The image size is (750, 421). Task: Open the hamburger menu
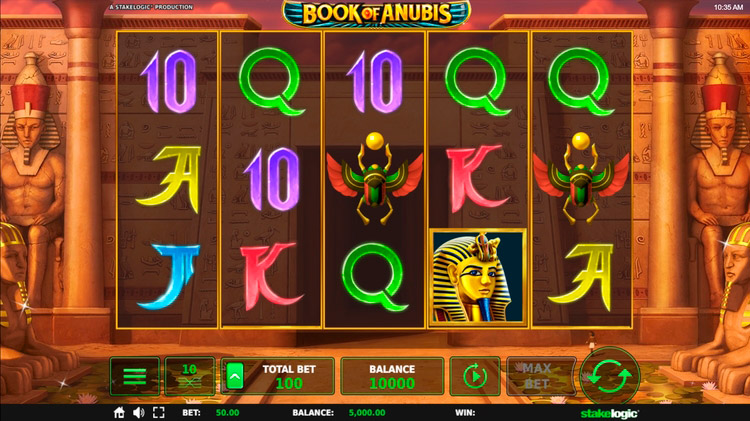click(135, 376)
